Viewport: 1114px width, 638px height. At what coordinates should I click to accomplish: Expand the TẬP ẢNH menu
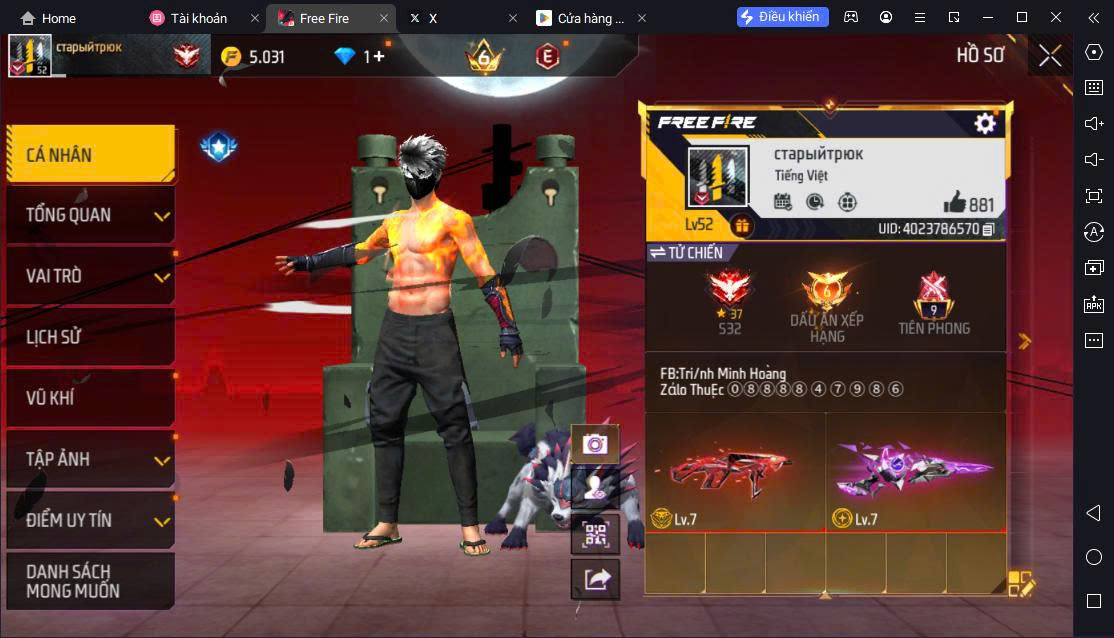tap(90, 459)
